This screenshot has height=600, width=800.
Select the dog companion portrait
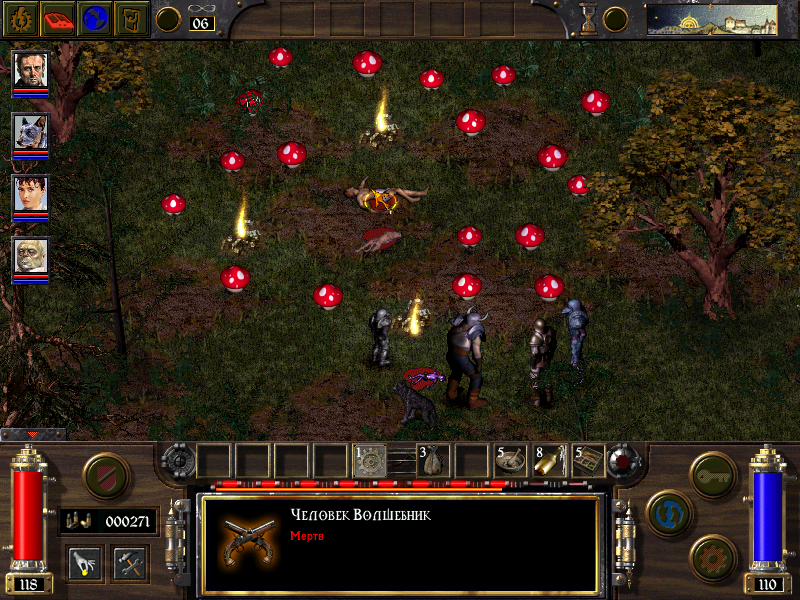pos(31,131)
